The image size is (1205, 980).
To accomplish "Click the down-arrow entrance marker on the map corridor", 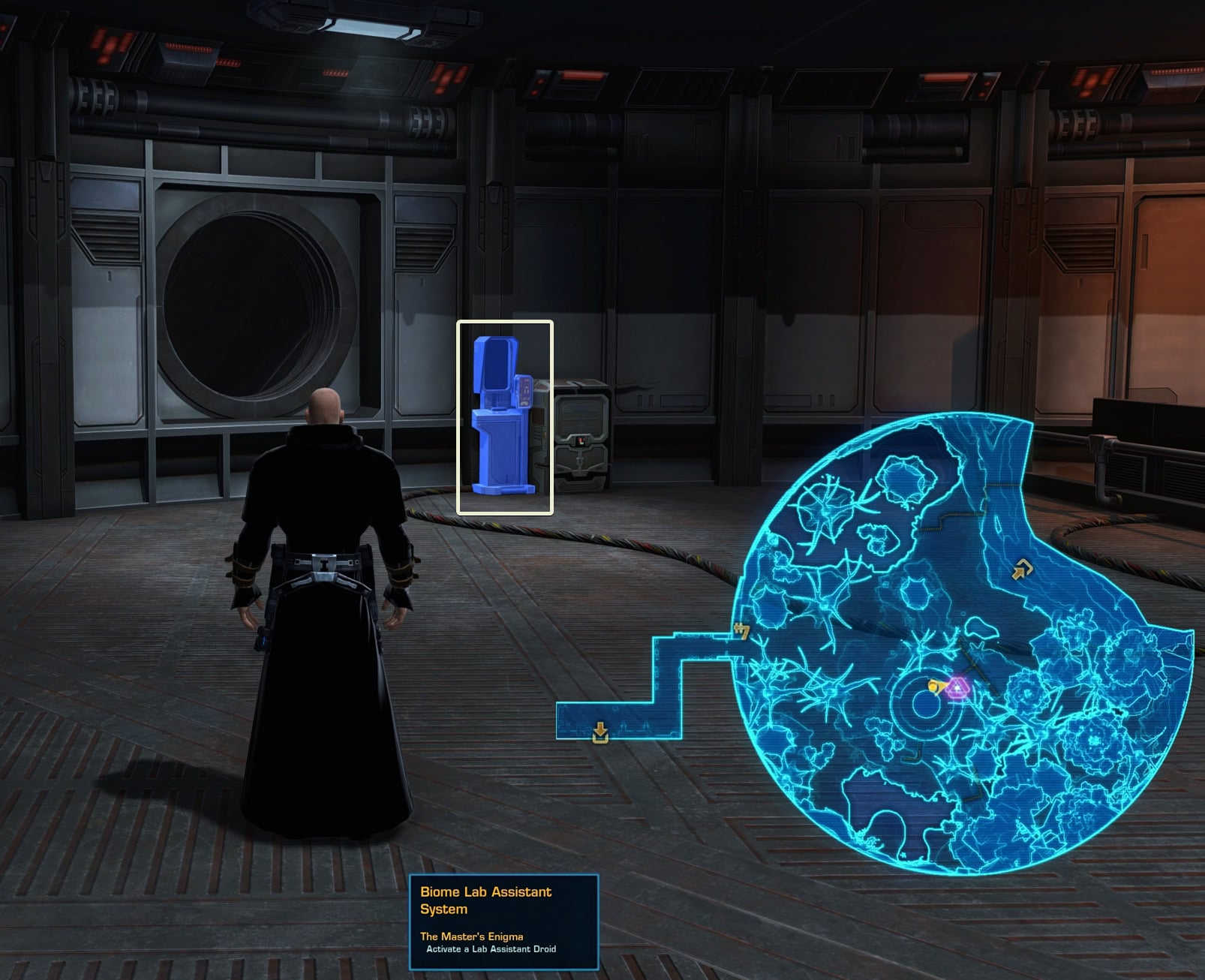I will (599, 732).
